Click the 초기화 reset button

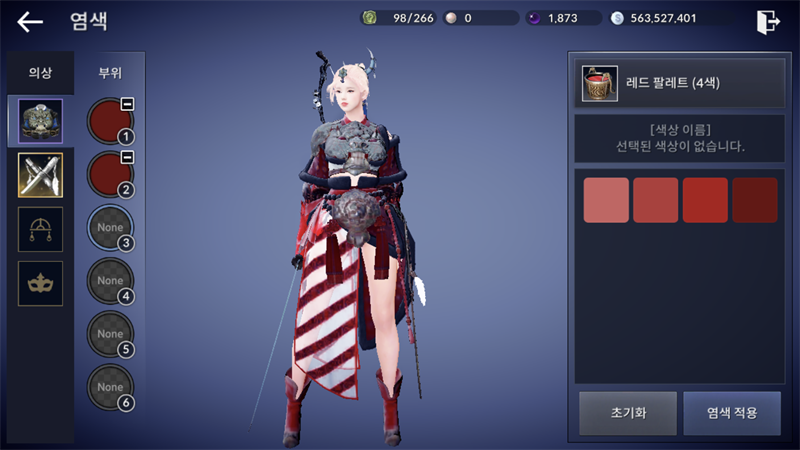coord(627,413)
